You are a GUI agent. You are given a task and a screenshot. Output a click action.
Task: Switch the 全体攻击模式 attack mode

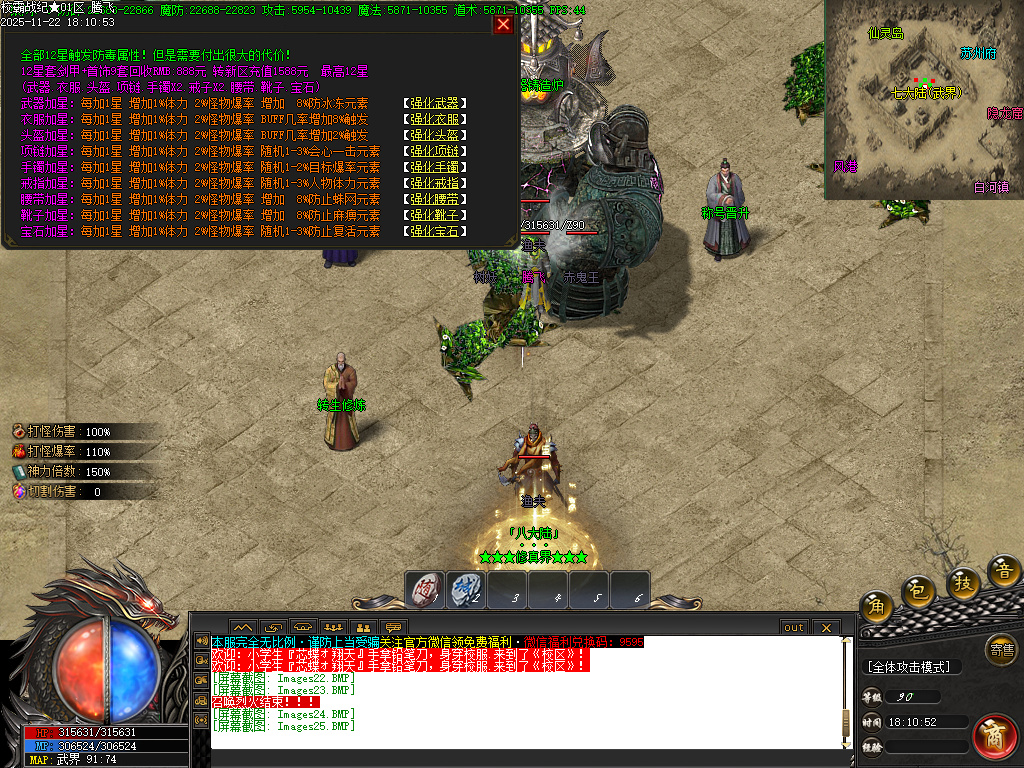click(x=910, y=667)
